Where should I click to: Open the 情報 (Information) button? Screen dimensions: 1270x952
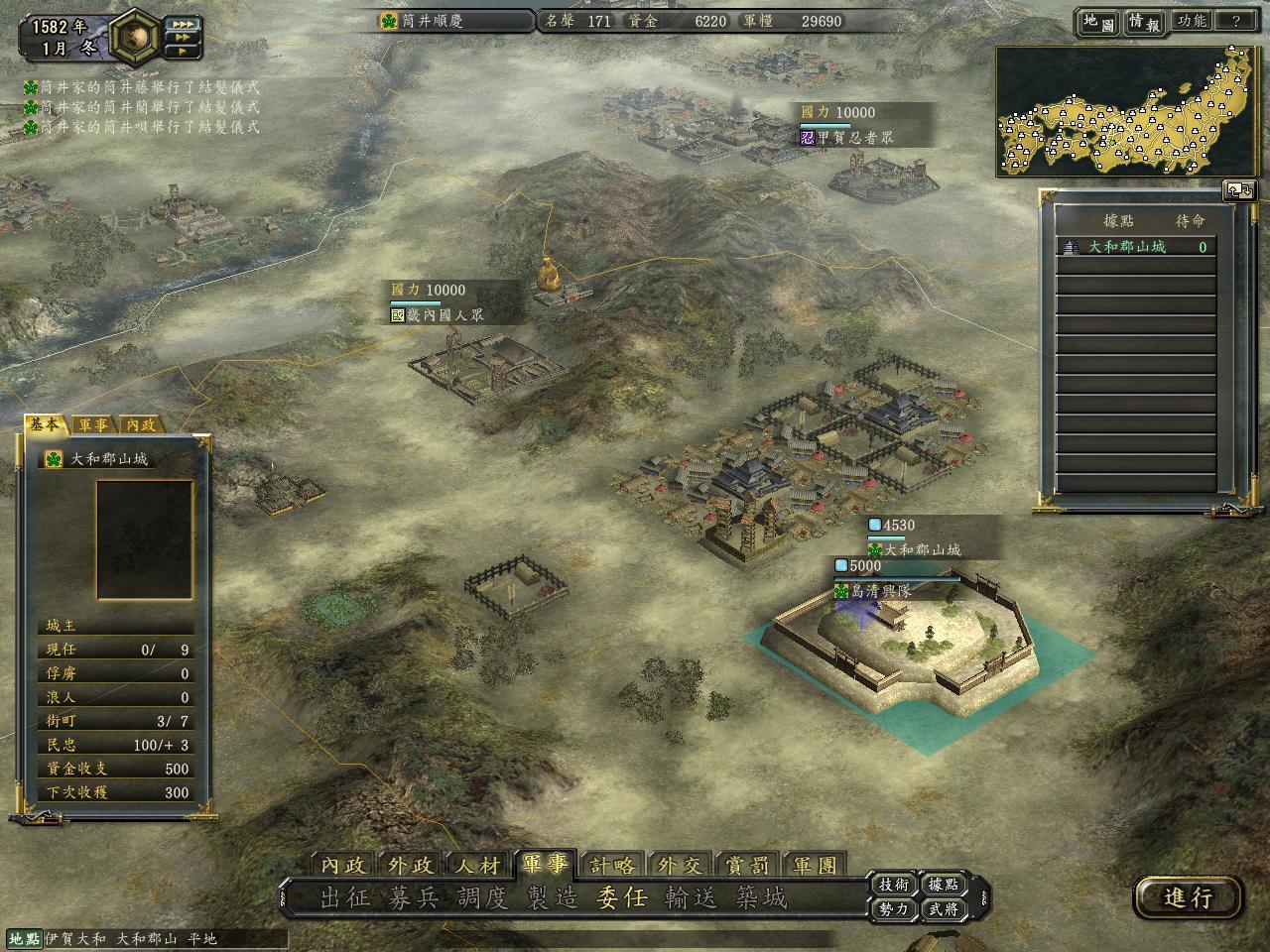point(1144,22)
